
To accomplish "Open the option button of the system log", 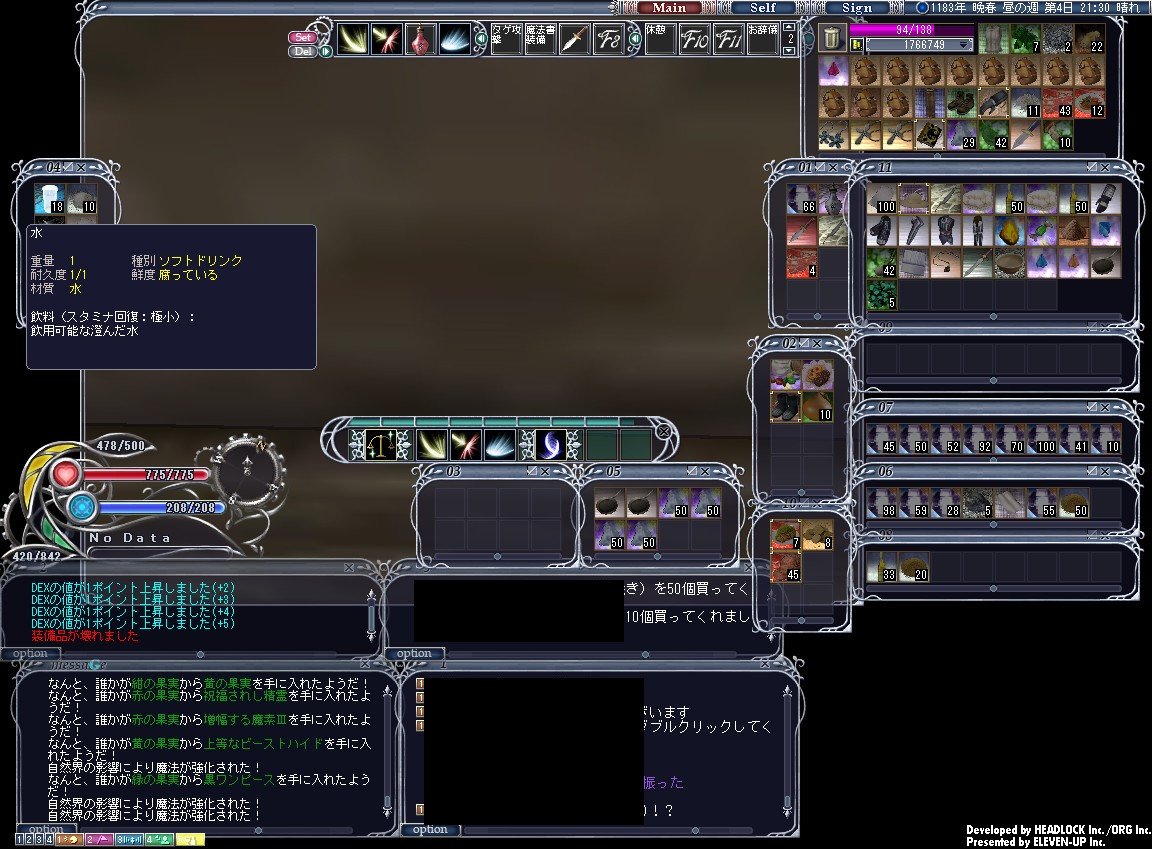I will (x=30, y=653).
